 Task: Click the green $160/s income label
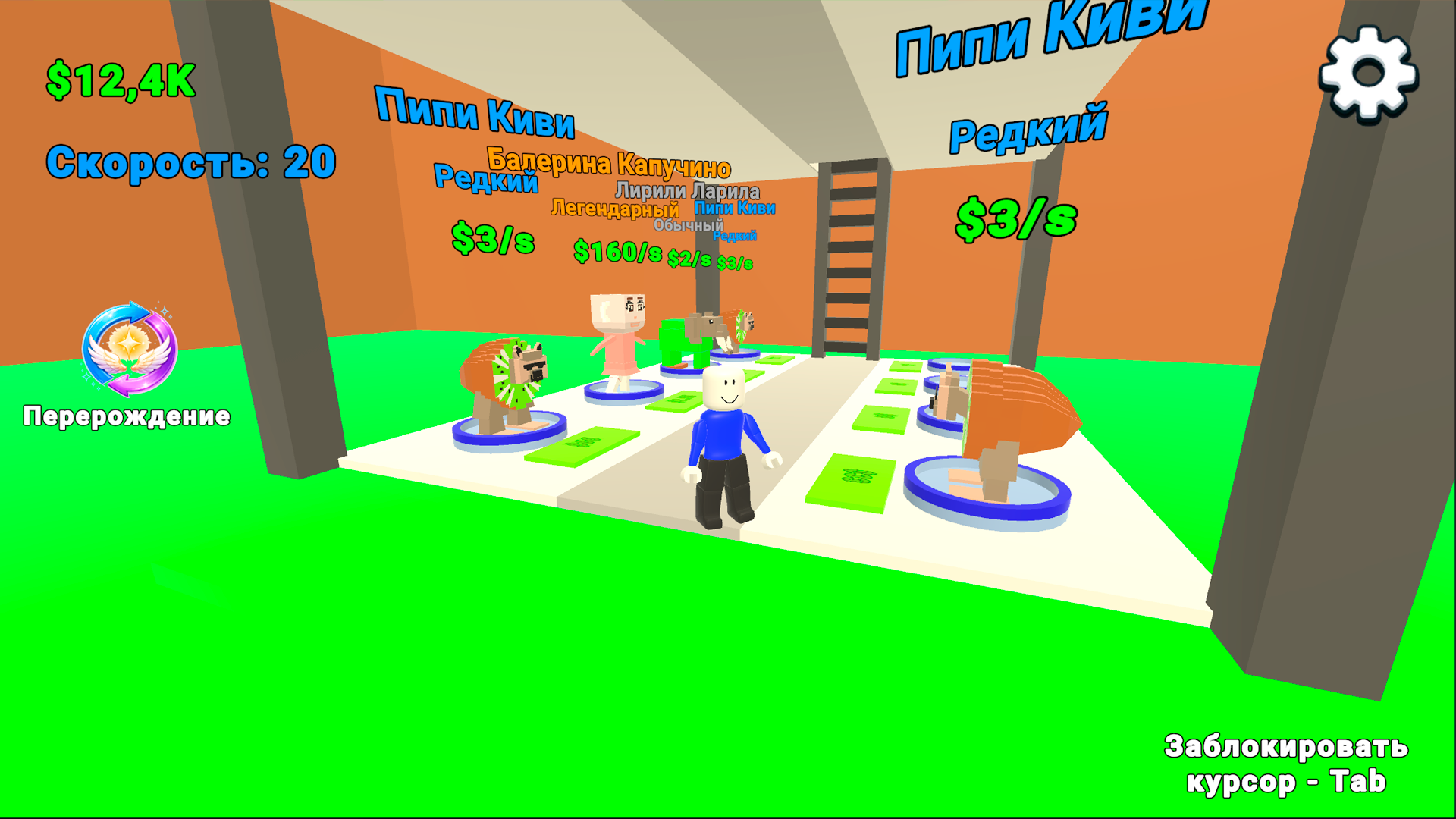coord(614,253)
